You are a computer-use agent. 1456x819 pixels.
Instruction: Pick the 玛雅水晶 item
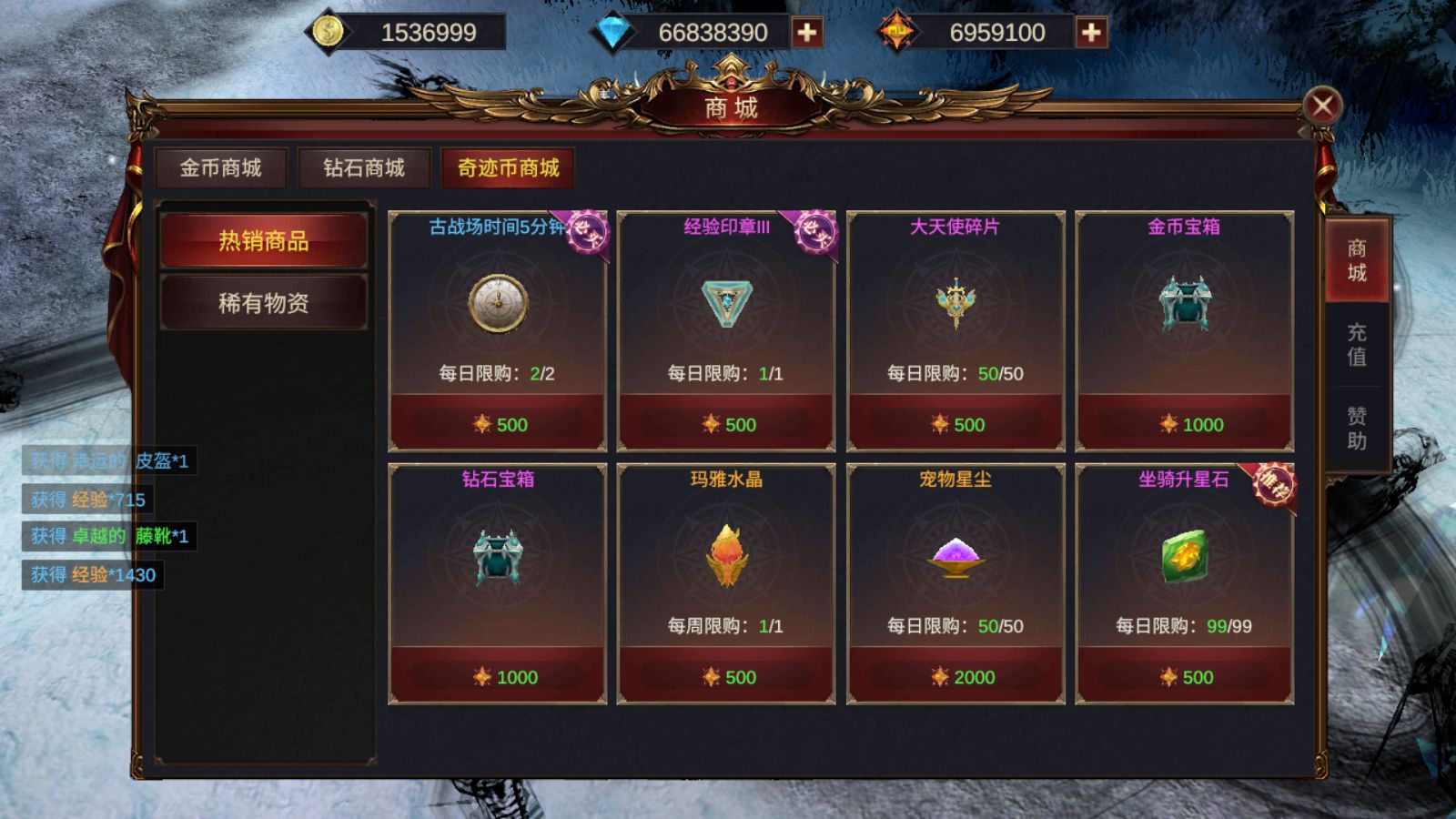point(726,557)
